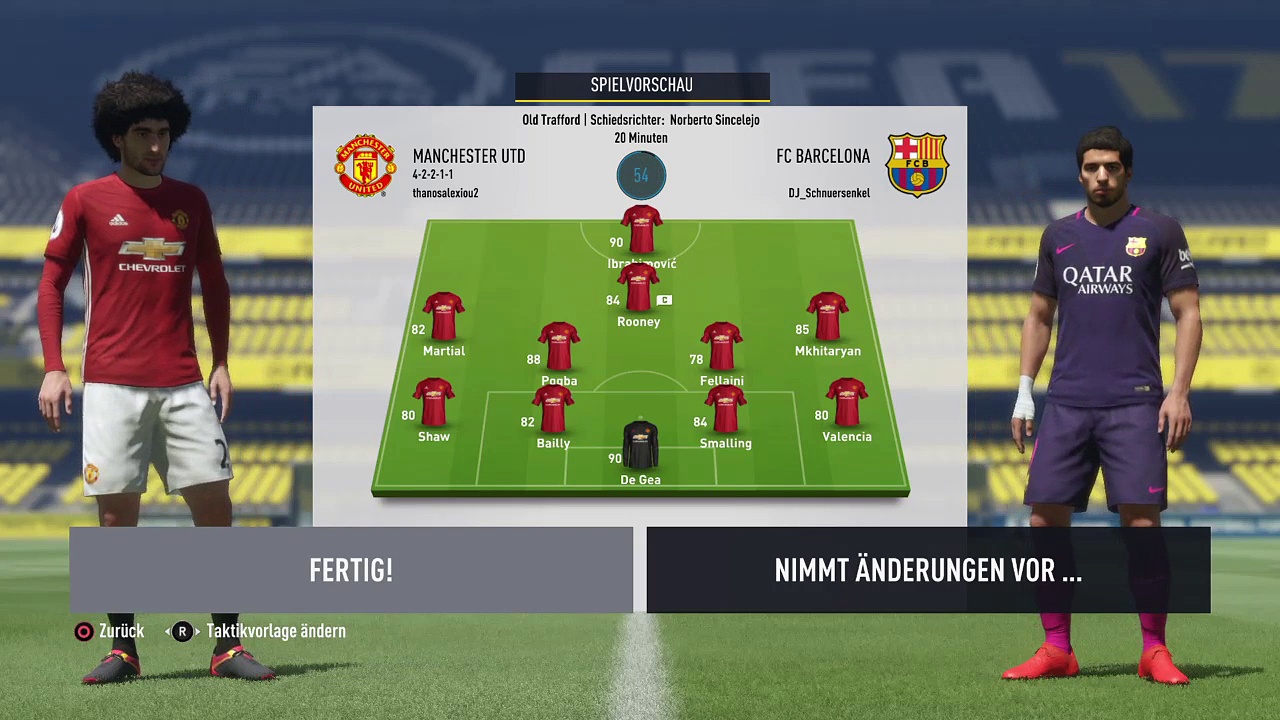Screen dimensions: 1280x720
Task: Select Pogba's midfield shirt
Action: [x=559, y=347]
